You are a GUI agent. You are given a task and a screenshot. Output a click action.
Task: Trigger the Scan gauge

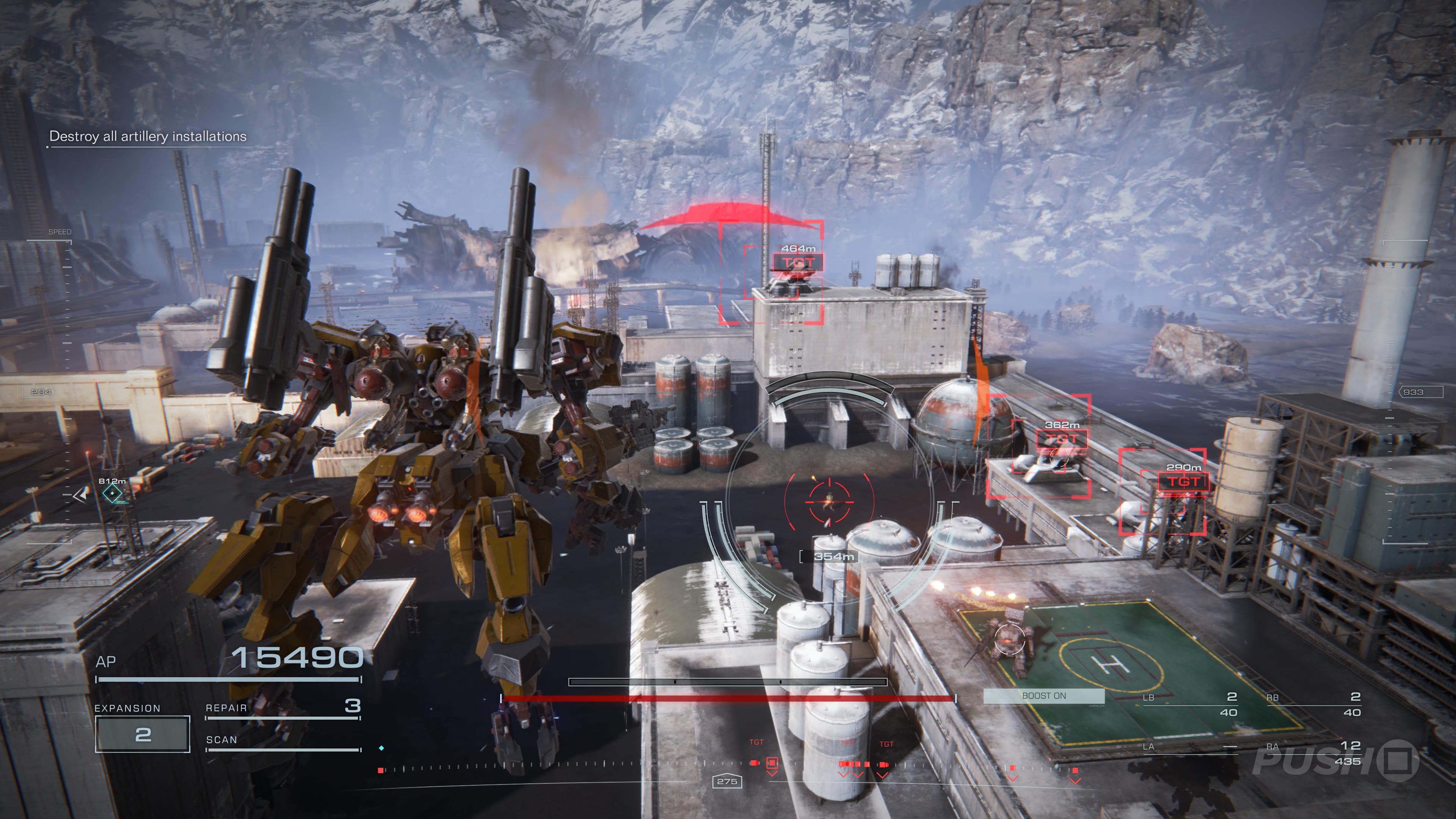(x=282, y=742)
